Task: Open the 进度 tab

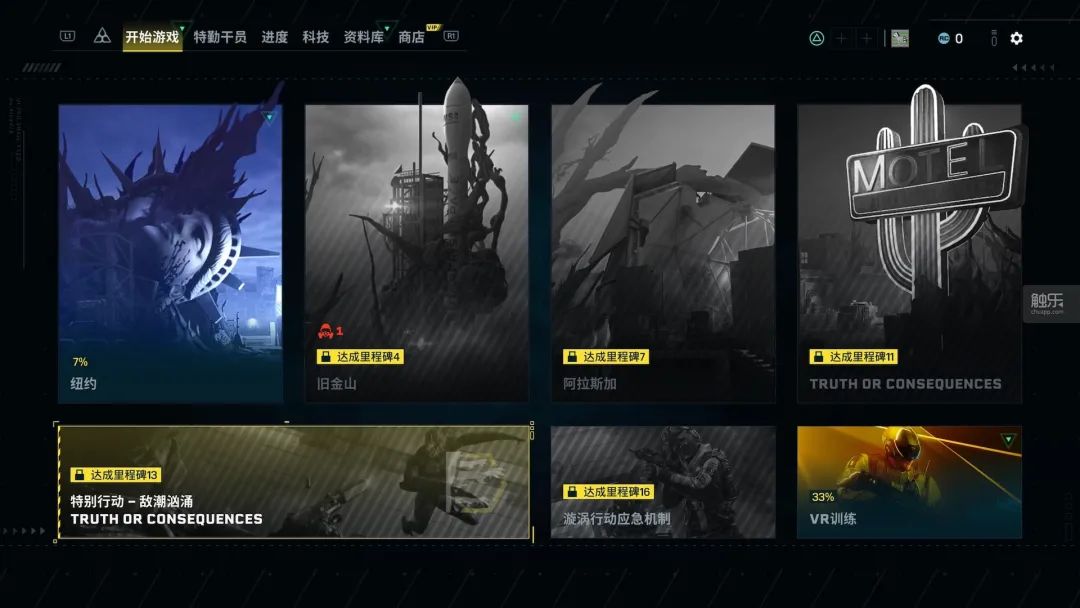Action: tap(274, 37)
